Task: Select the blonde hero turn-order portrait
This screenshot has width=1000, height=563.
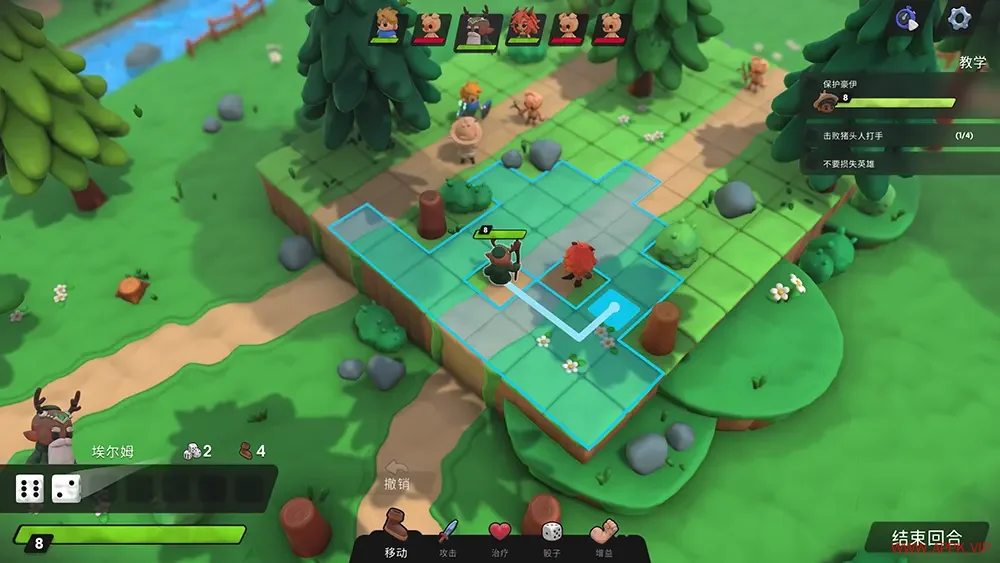Action: tap(386, 25)
